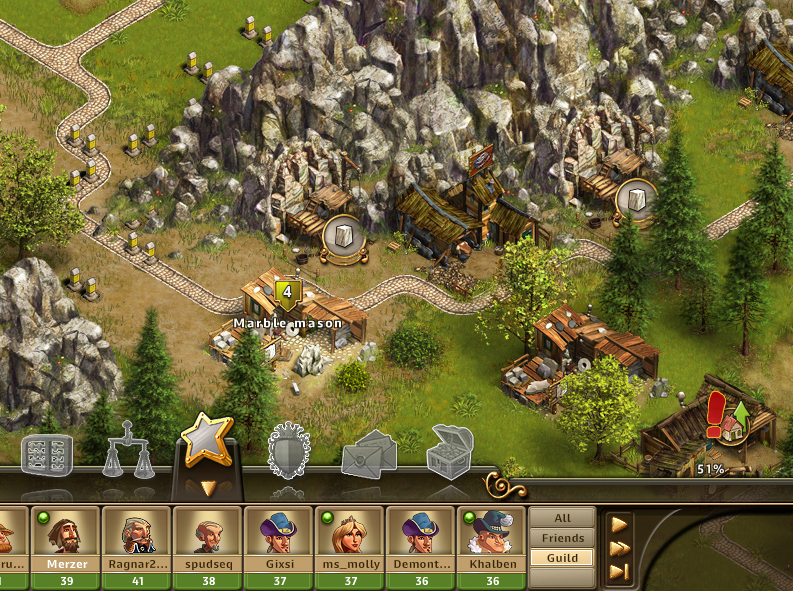Open the guild shield crest icon

coord(290,451)
